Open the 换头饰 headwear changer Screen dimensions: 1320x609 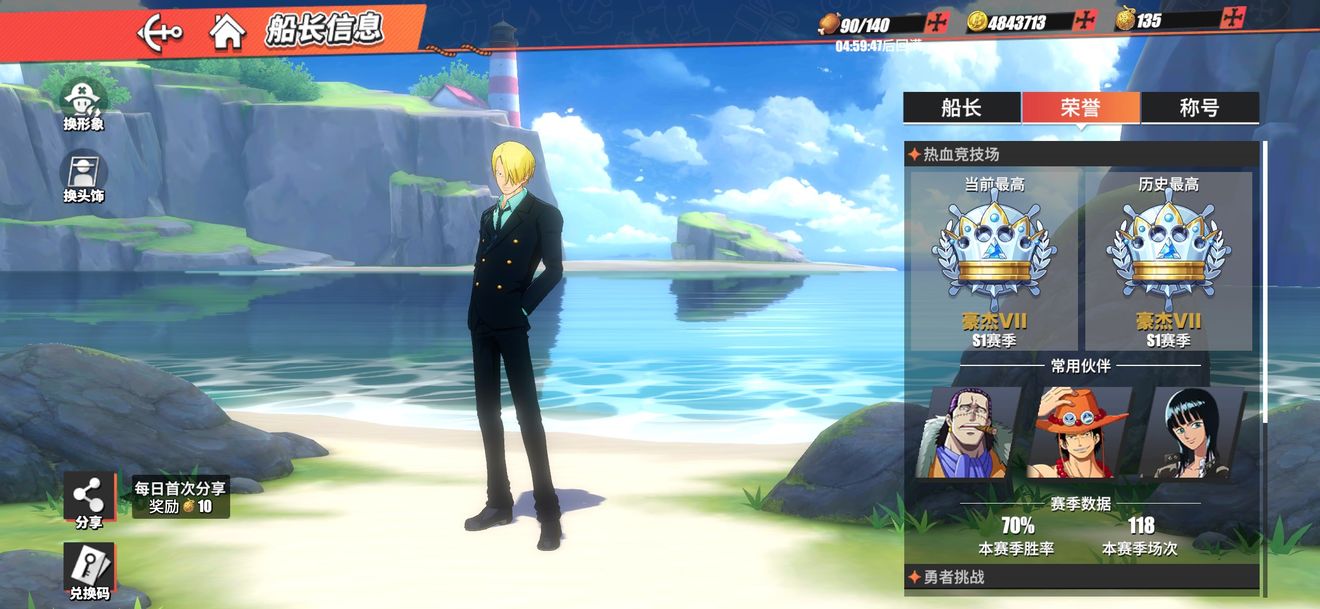[x=85, y=177]
